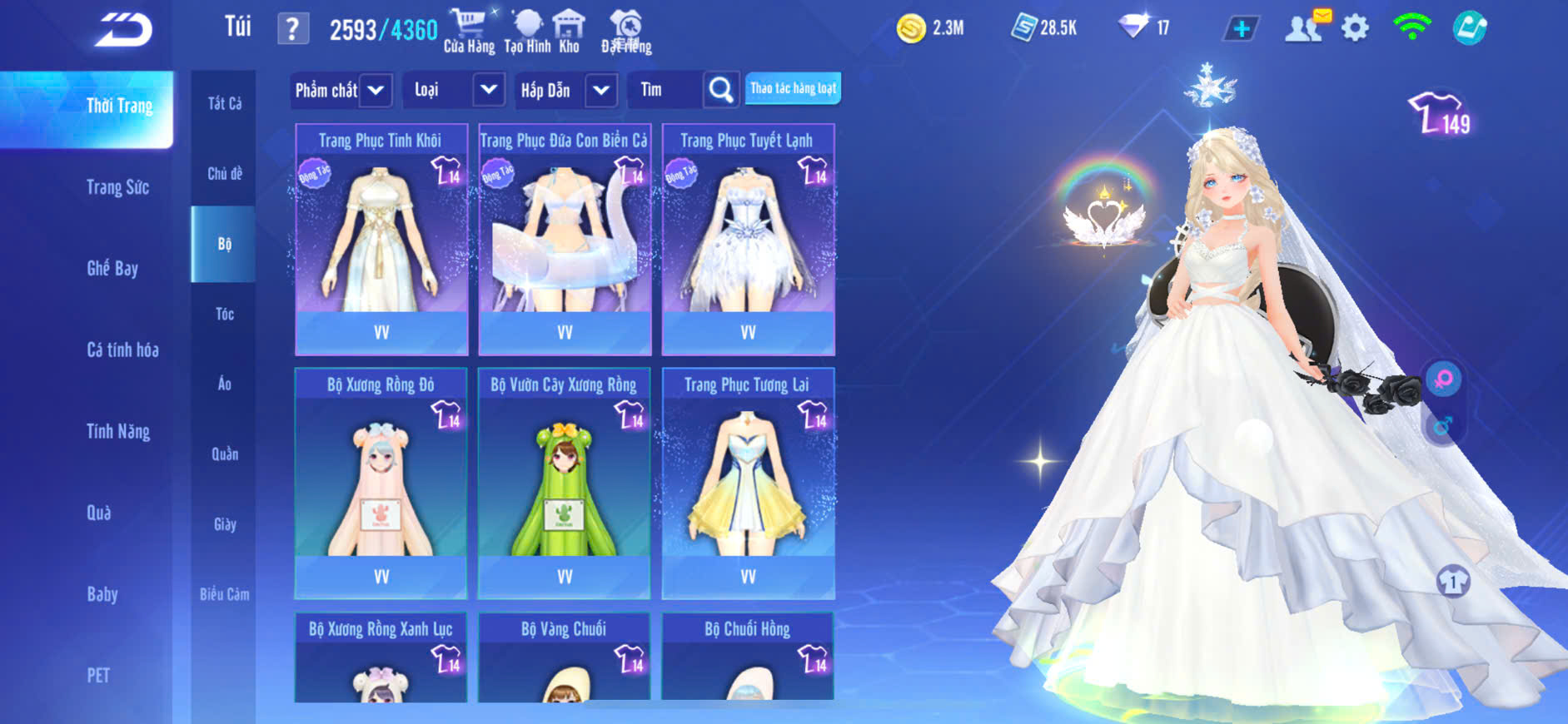Open the settings gear icon
1568x724 pixels.
1355,29
